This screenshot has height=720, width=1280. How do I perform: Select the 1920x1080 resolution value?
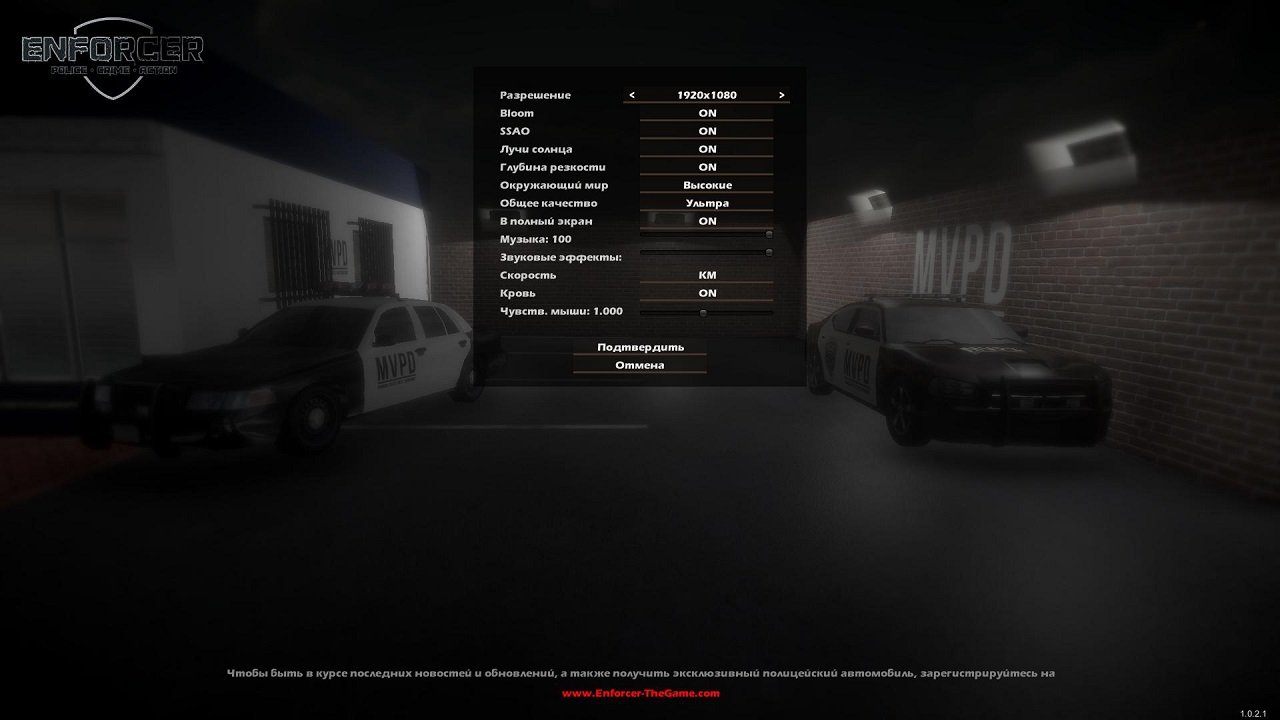(x=706, y=94)
